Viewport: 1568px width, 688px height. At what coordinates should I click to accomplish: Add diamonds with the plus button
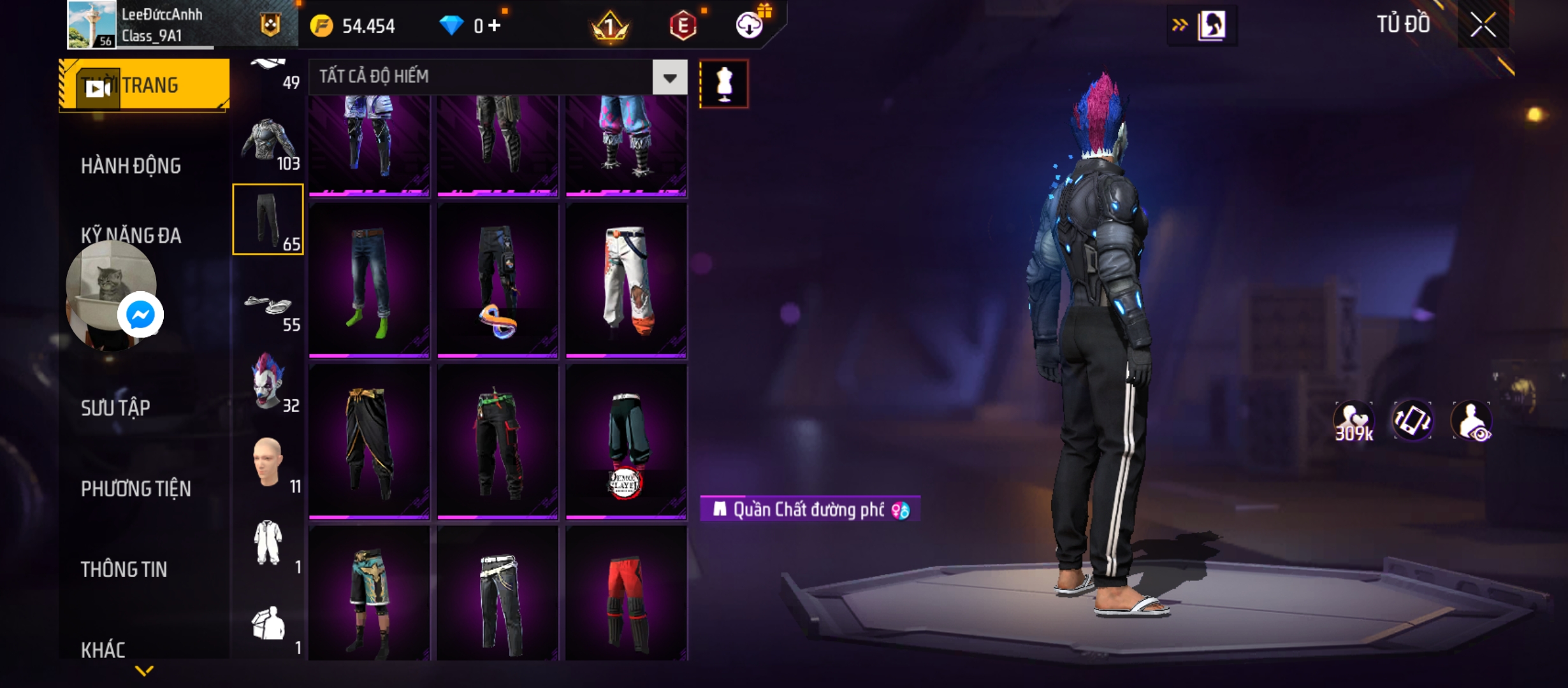coord(495,25)
